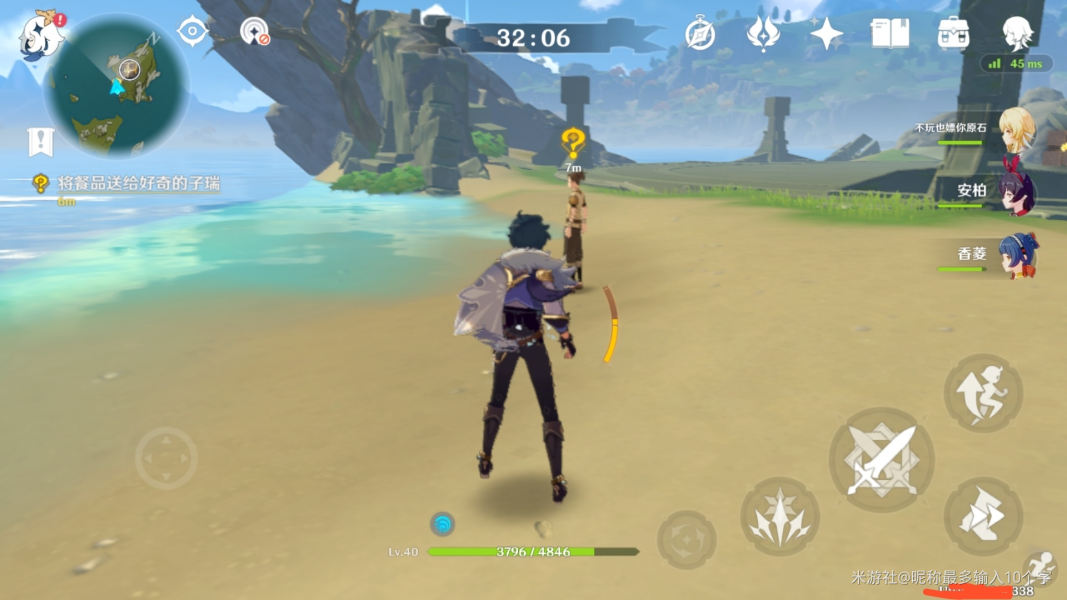Tap the jump button
1067x600 pixels.
(983, 393)
